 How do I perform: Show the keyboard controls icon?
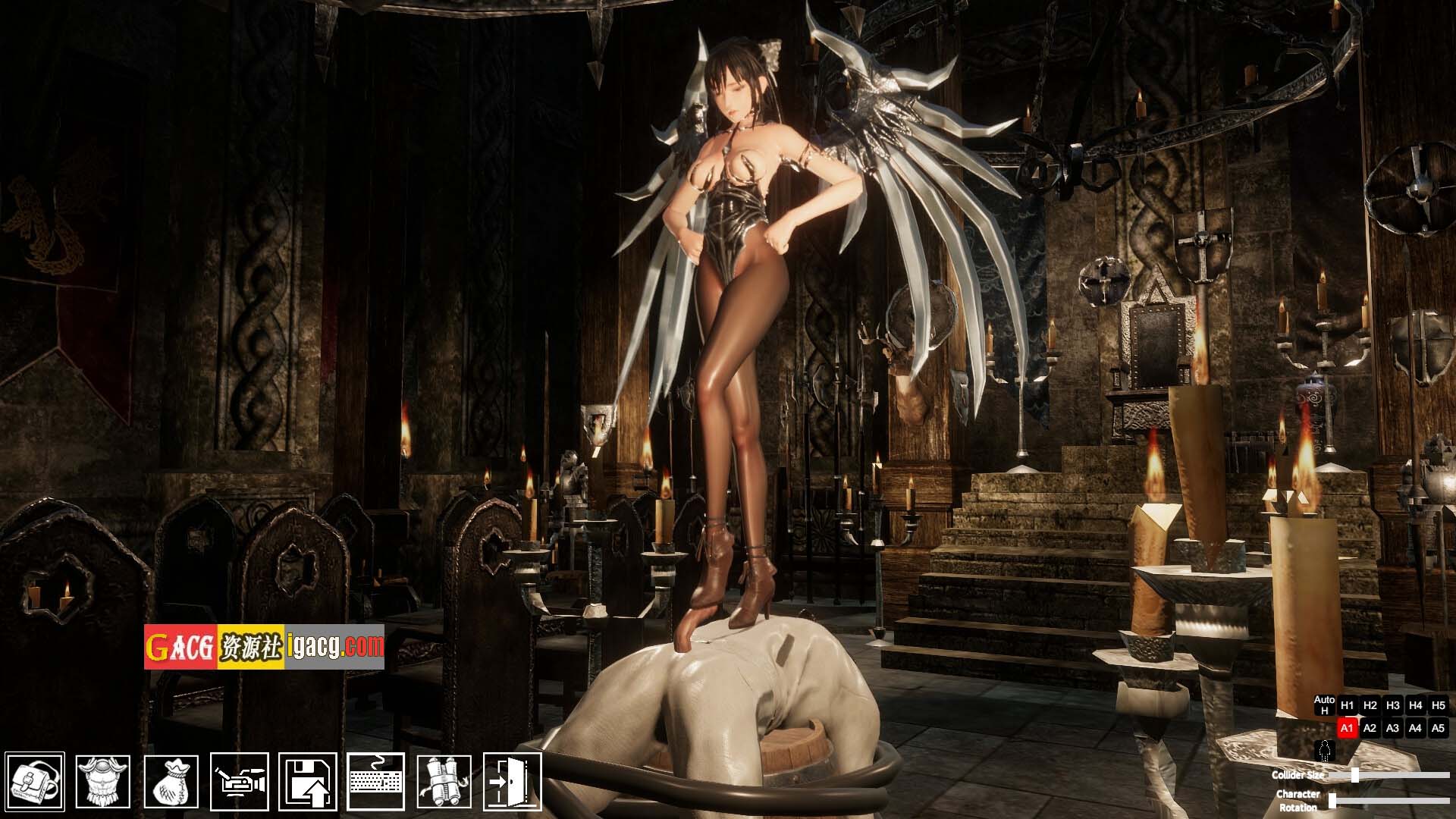[376, 781]
